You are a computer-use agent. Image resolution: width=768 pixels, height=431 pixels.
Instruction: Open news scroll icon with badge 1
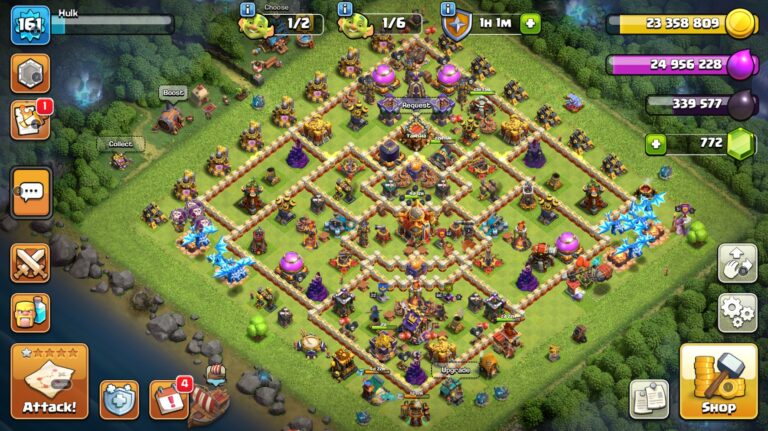(x=30, y=120)
